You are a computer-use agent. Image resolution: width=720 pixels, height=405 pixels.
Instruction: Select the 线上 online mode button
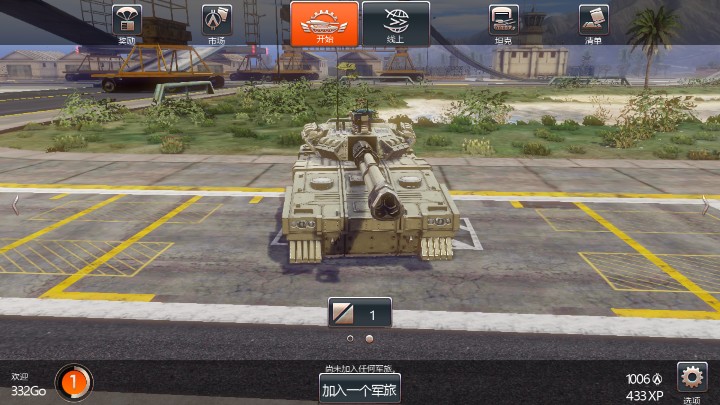click(395, 23)
